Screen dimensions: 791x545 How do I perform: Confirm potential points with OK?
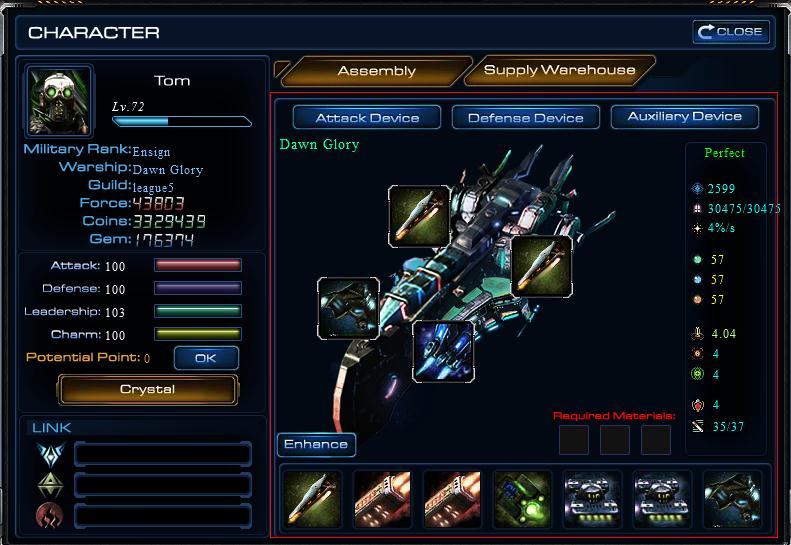click(205, 357)
